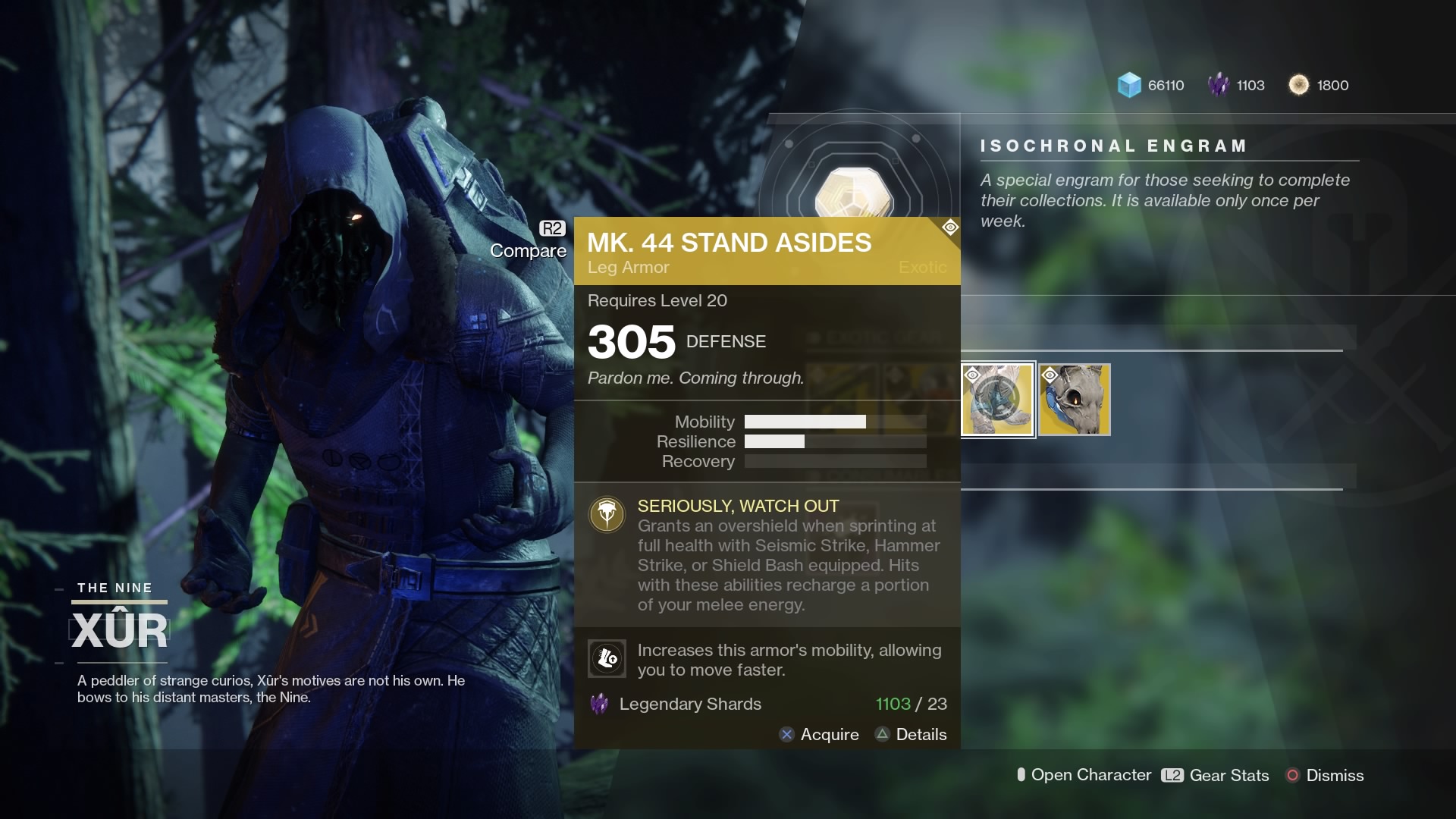The image size is (1456, 819).
Task: Click the Bright Dust currency icon
Action: click(1299, 85)
